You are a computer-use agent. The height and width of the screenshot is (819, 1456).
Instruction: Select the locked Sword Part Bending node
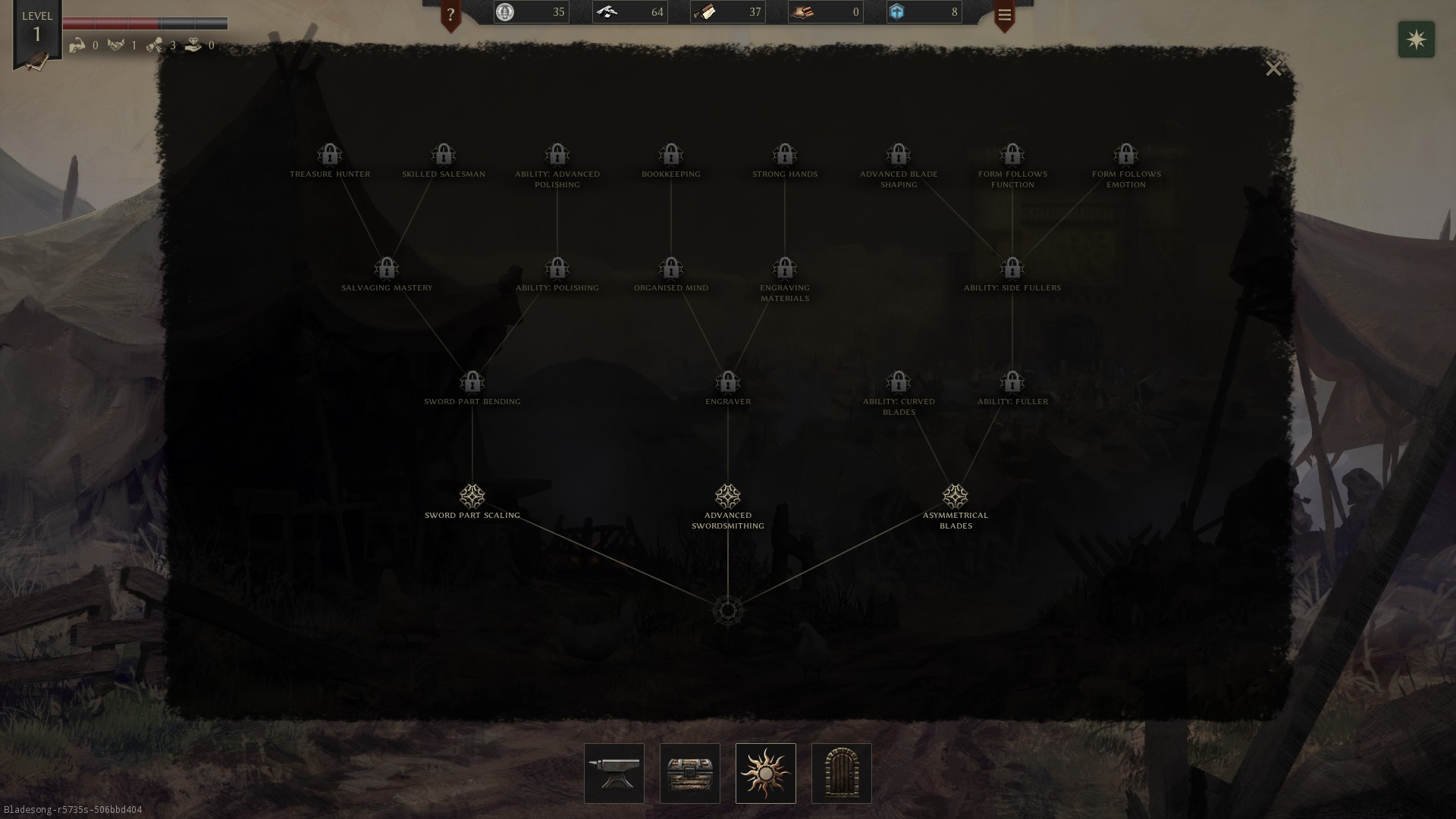[x=472, y=382]
